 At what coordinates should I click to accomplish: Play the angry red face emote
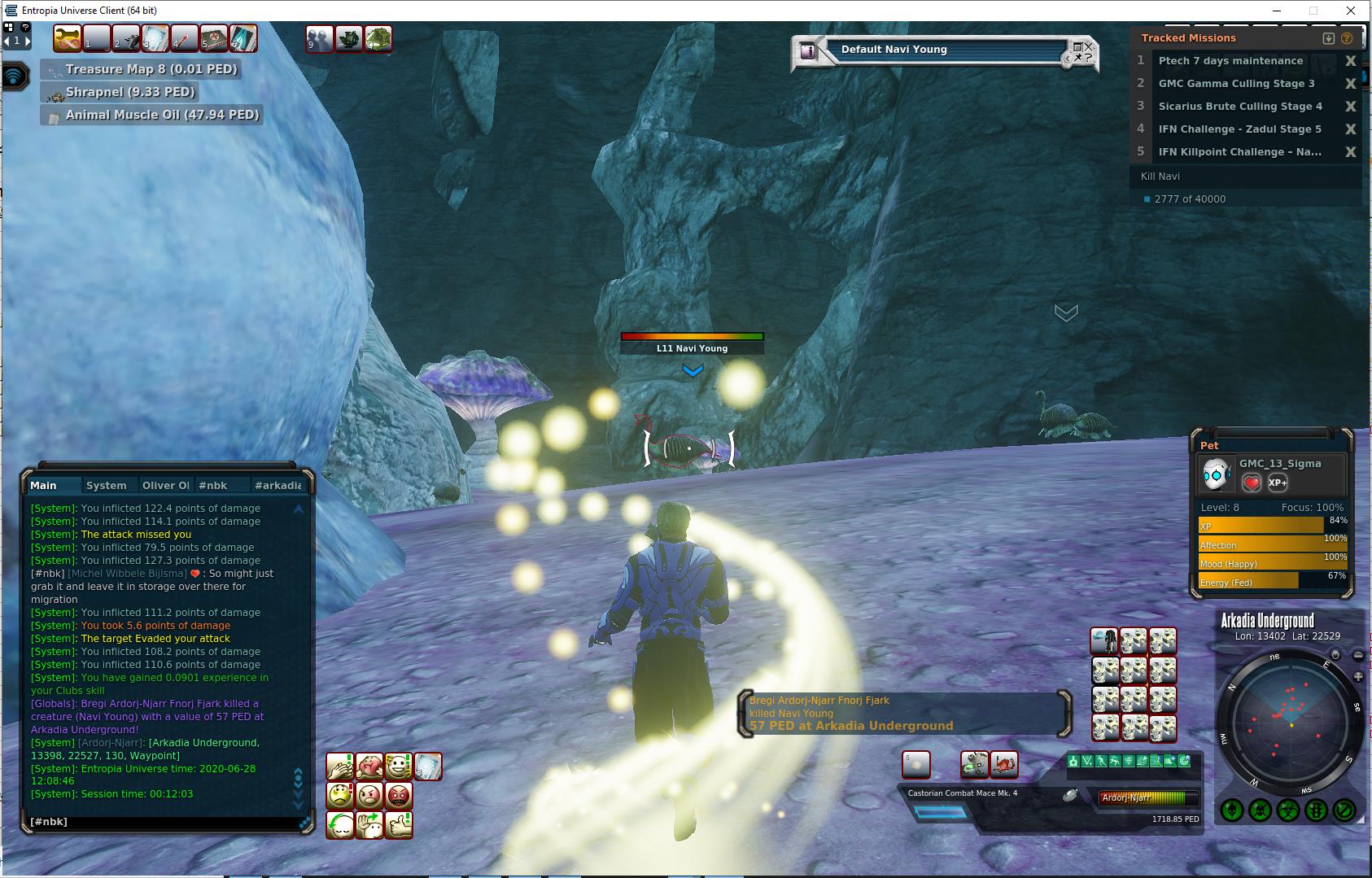pos(399,796)
